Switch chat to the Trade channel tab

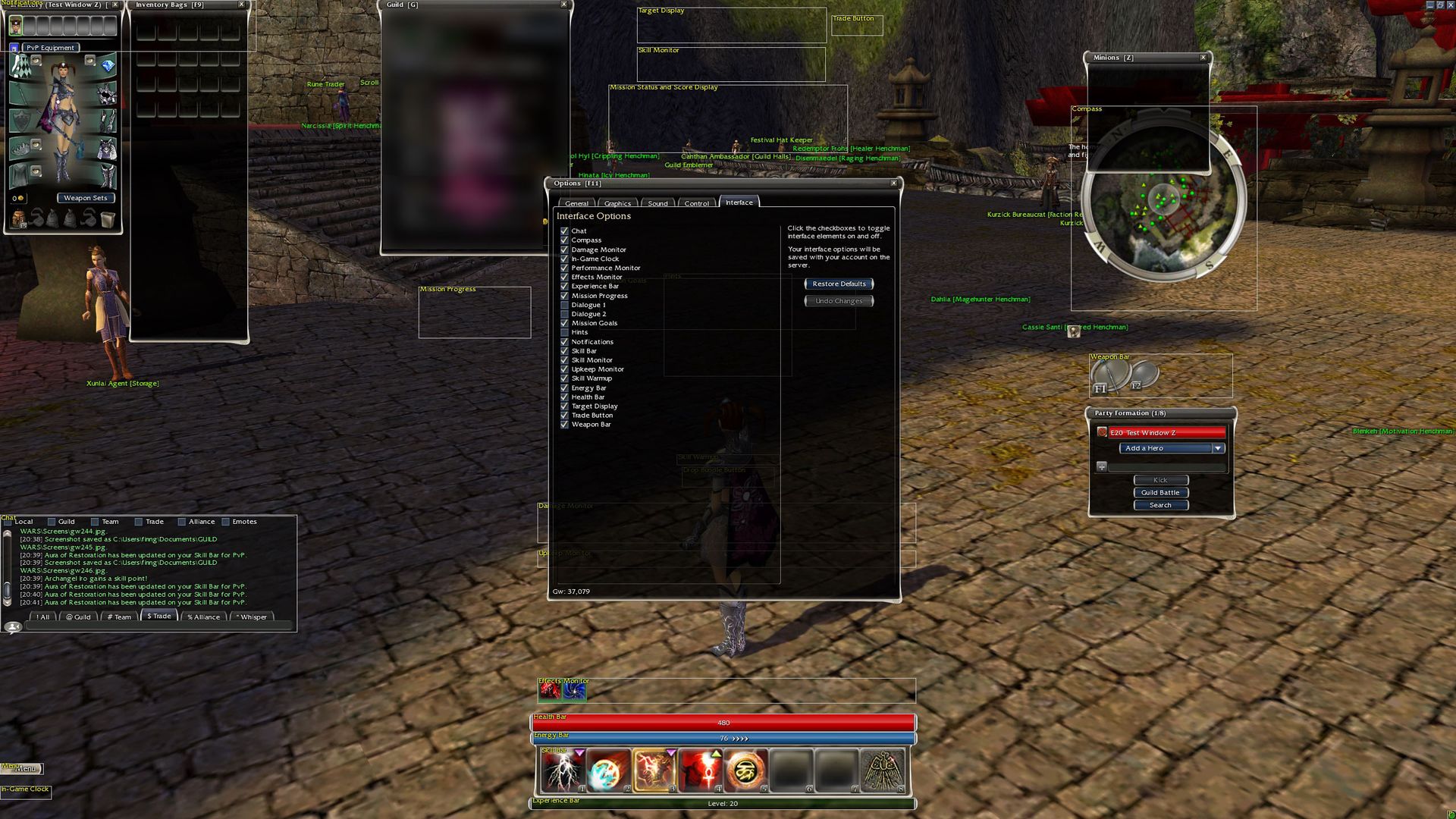tap(159, 616)
